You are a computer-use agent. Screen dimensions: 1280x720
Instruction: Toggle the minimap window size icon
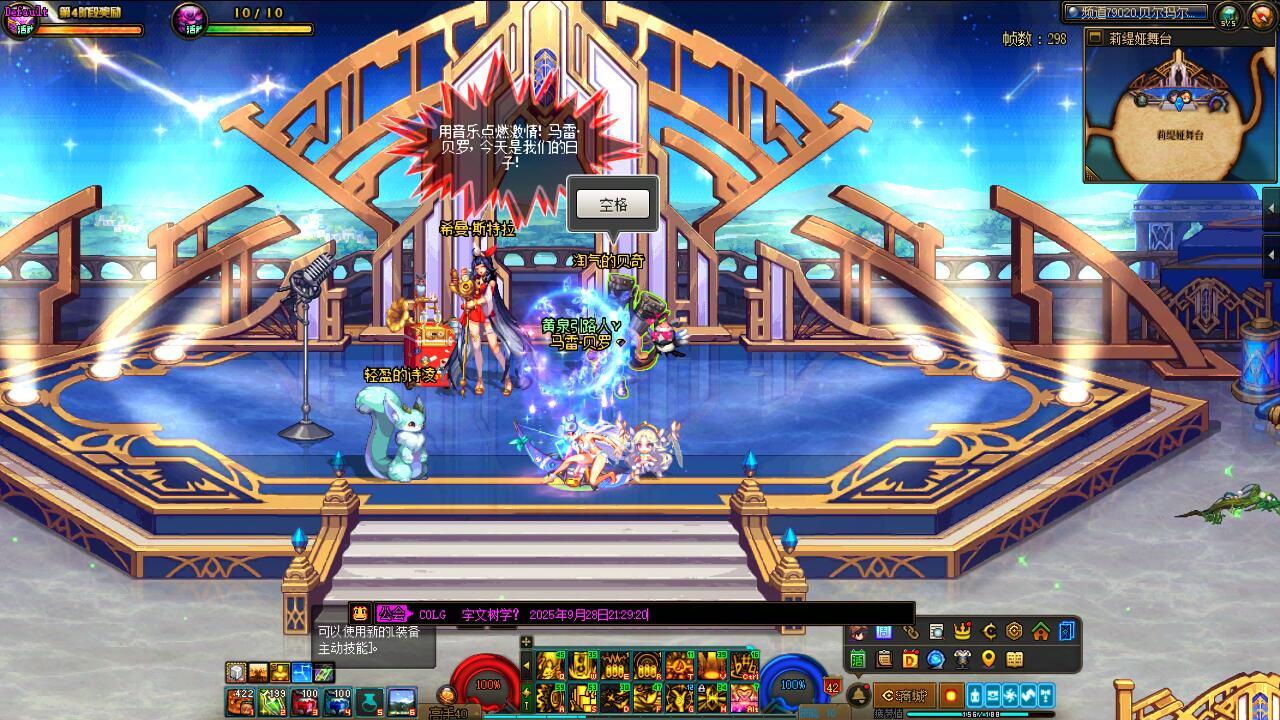pyautogui.click(x=1095, y=39)
